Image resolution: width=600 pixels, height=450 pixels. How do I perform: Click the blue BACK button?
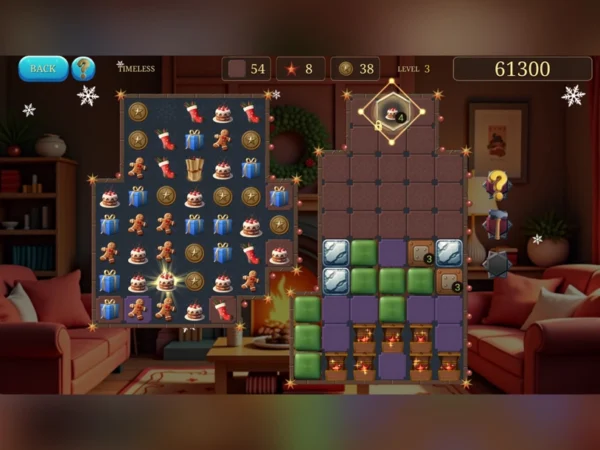pyautogui.click(x=43, y=68)
